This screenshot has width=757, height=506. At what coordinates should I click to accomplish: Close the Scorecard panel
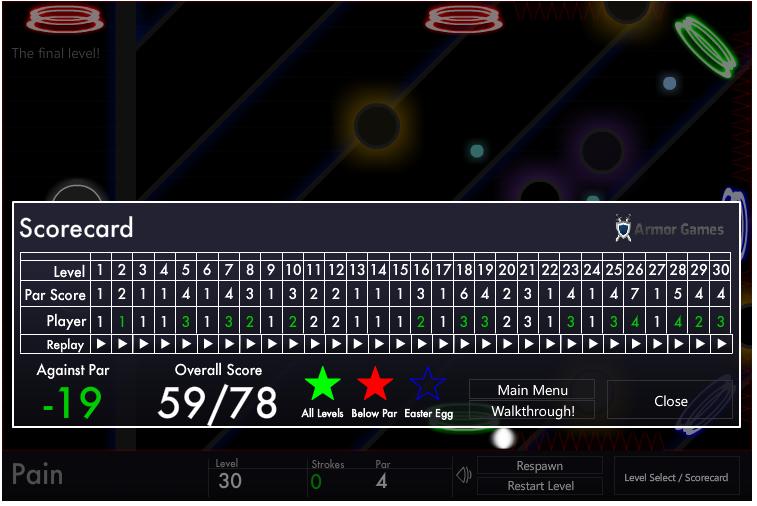(670, 401)
